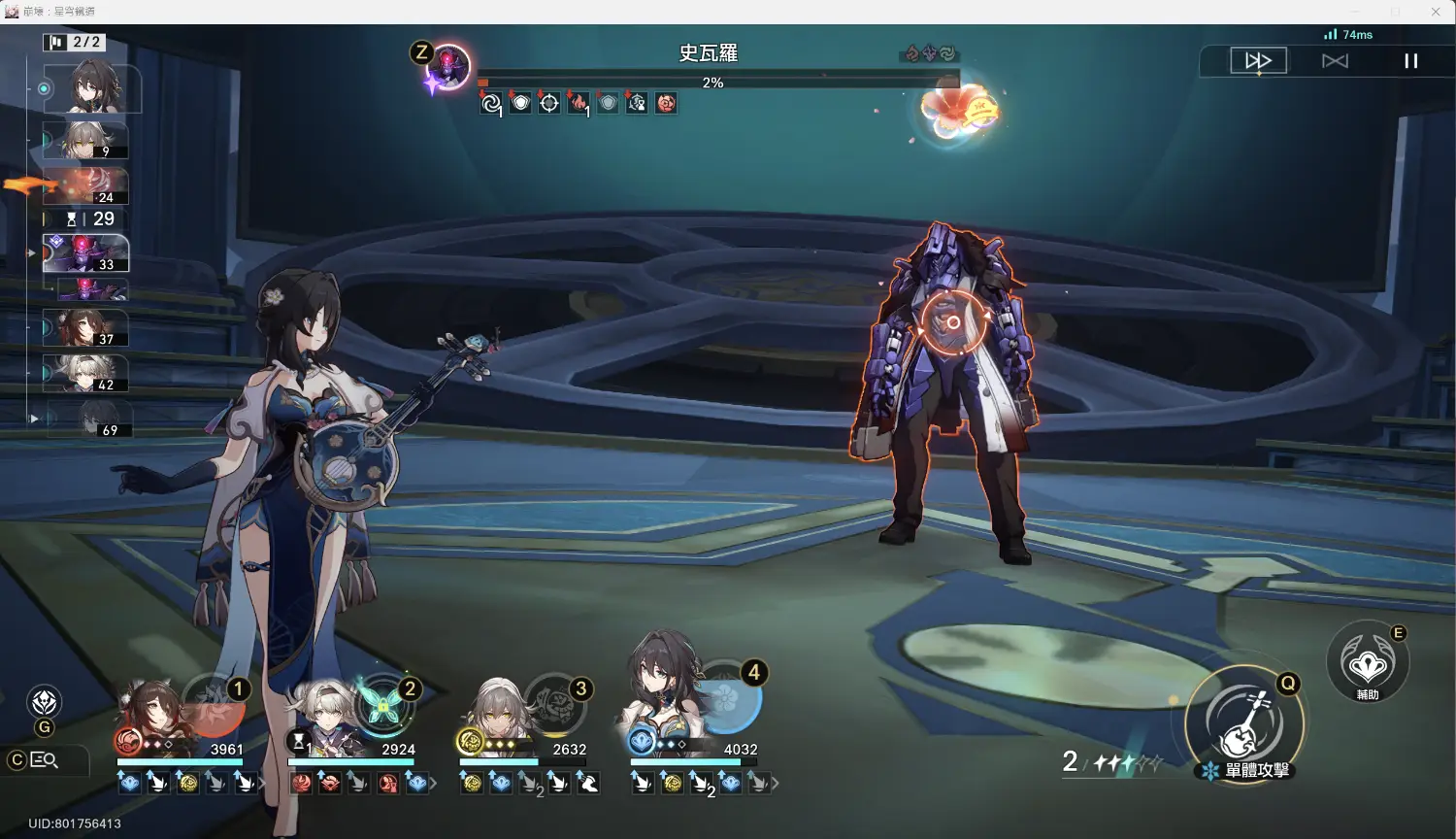1456x839 pixels.
Task: Trigger character 4's blue flower ultimate
Action: [x=727, y=704]
